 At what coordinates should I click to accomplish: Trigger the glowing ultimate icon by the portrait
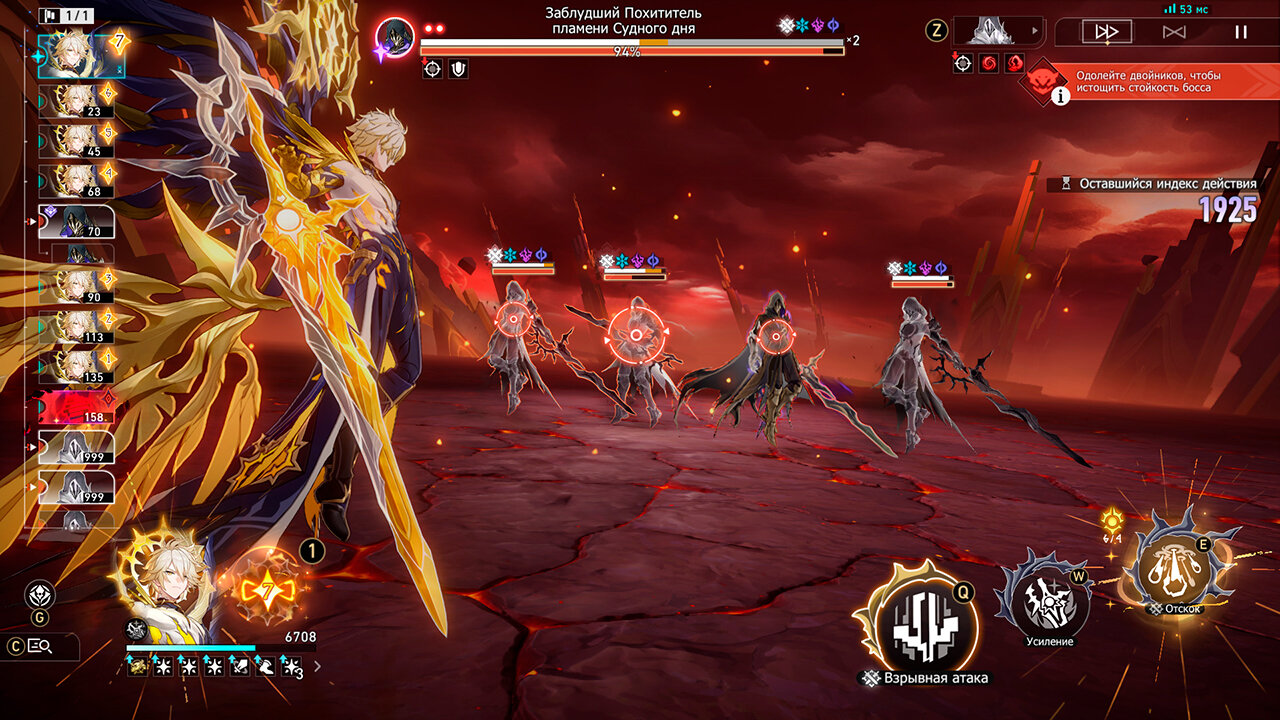[268, 588]
